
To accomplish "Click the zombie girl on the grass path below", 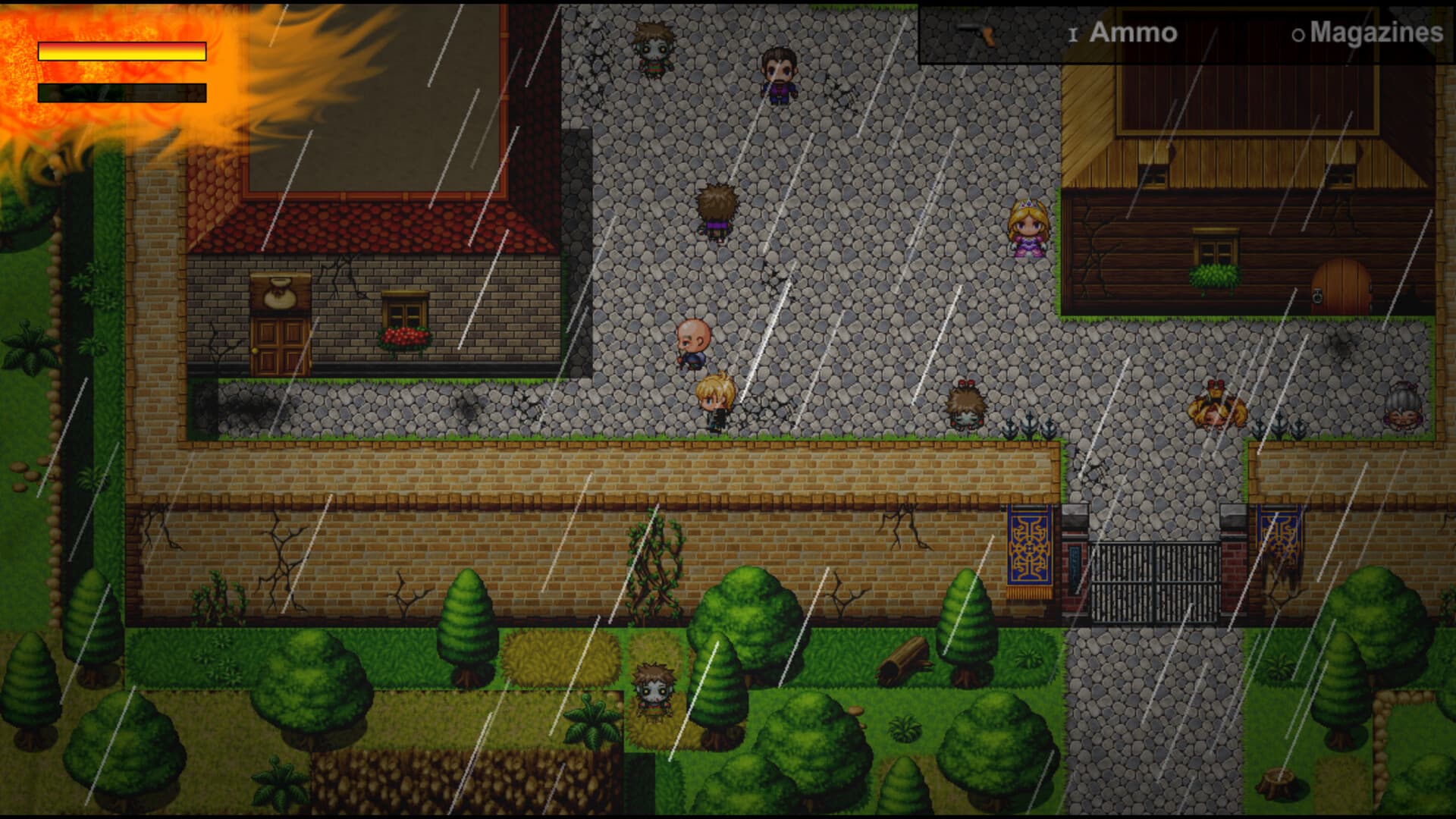I will (x=655, y=690).
